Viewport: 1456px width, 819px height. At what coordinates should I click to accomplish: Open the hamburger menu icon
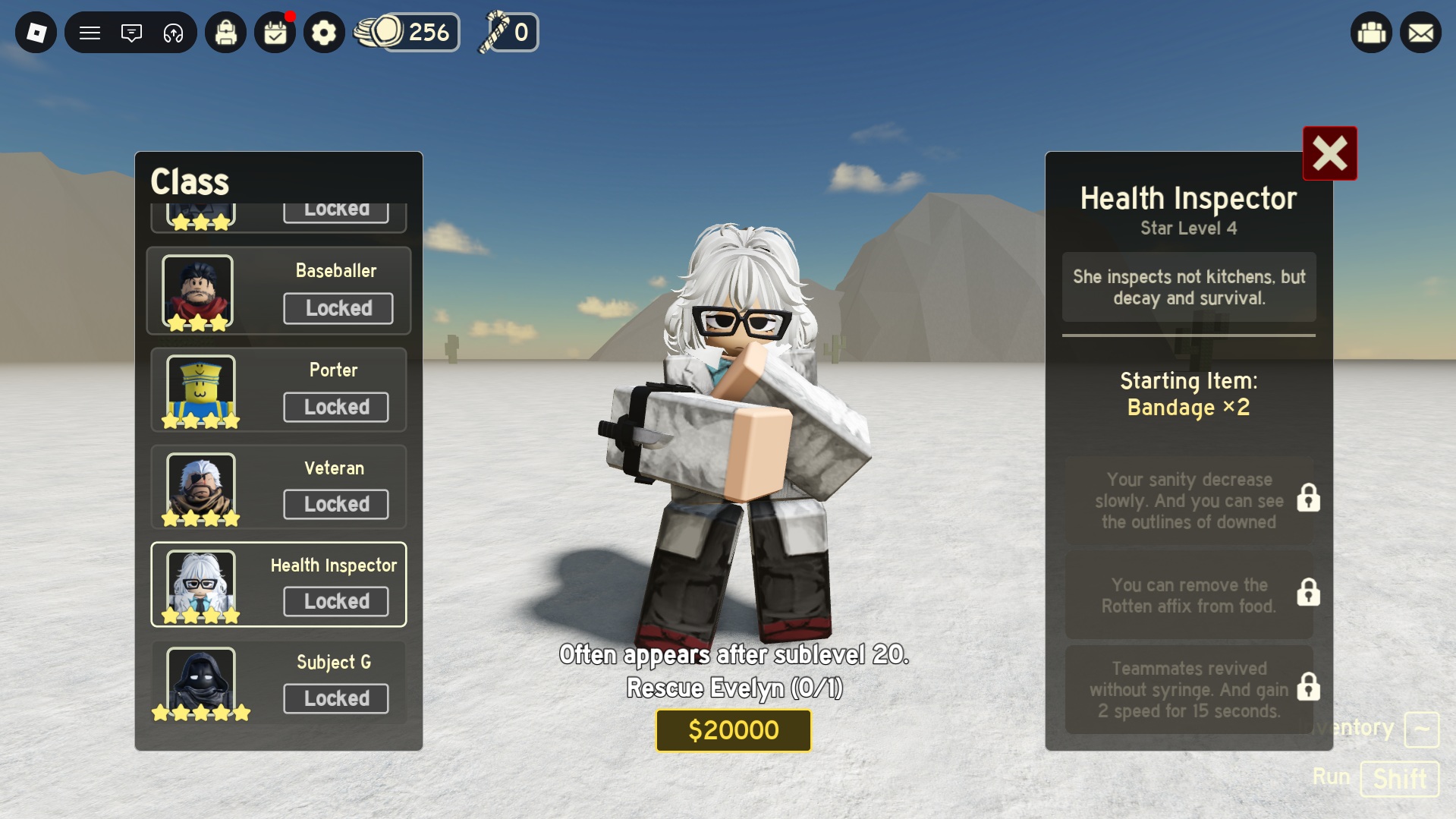(x=90, y=33)
